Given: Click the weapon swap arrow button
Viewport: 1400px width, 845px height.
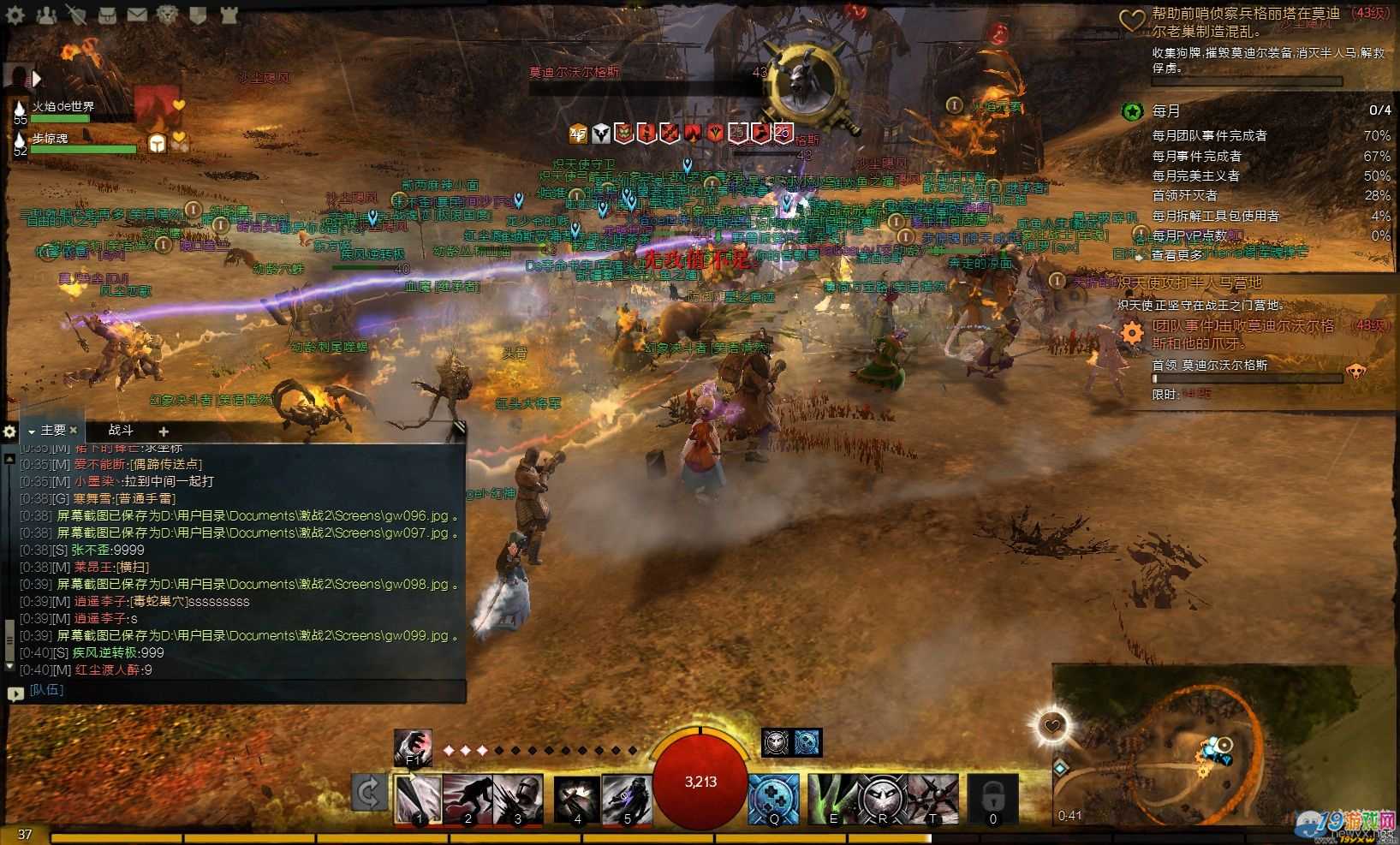Looking at the screenshot, I should tap(368, 793).
